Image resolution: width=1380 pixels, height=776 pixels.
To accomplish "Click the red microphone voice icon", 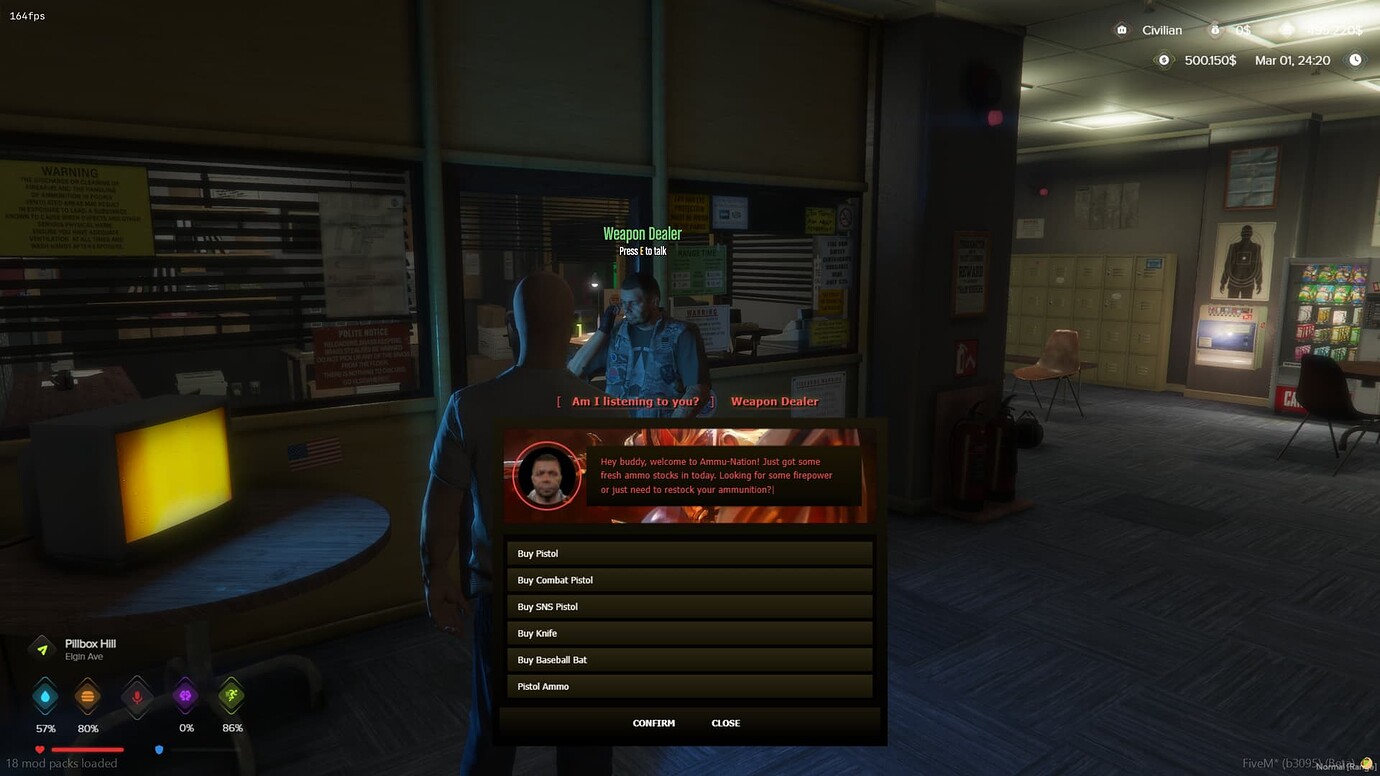I will click(x=136, y=698).
